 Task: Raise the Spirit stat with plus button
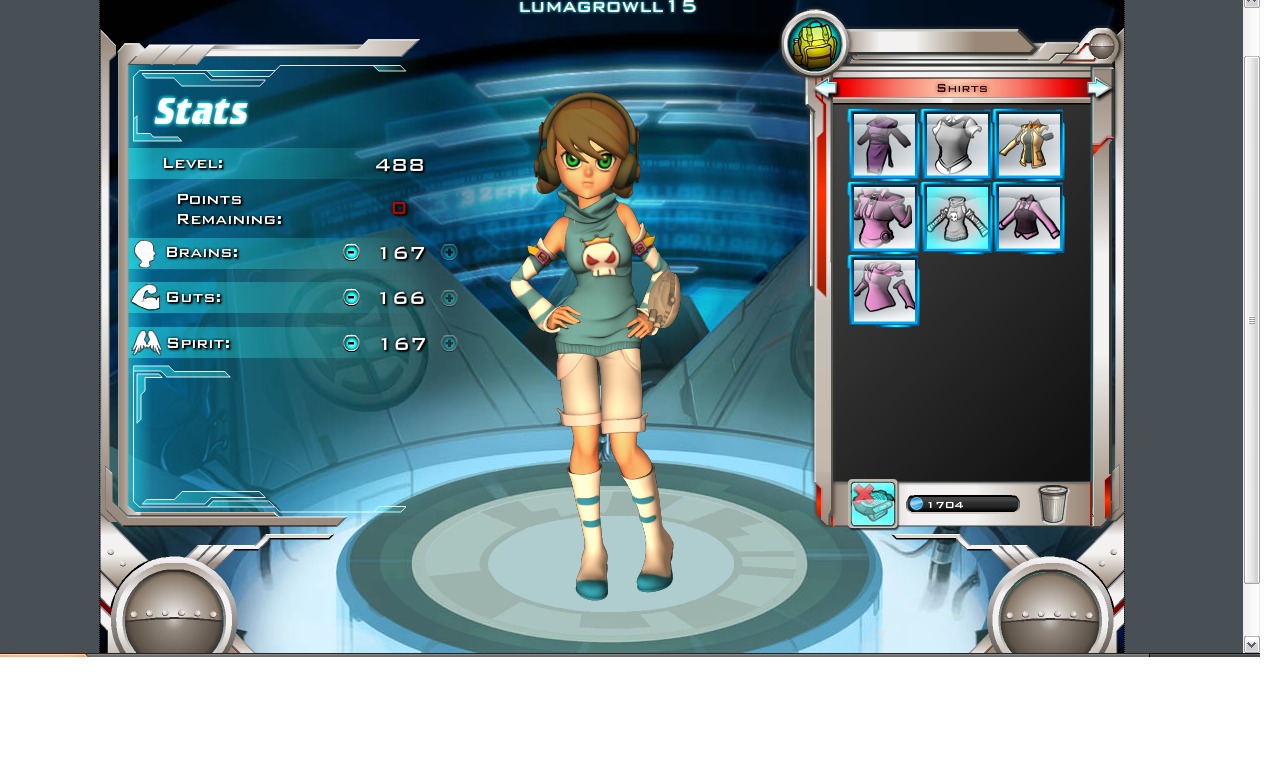[449, 343]
